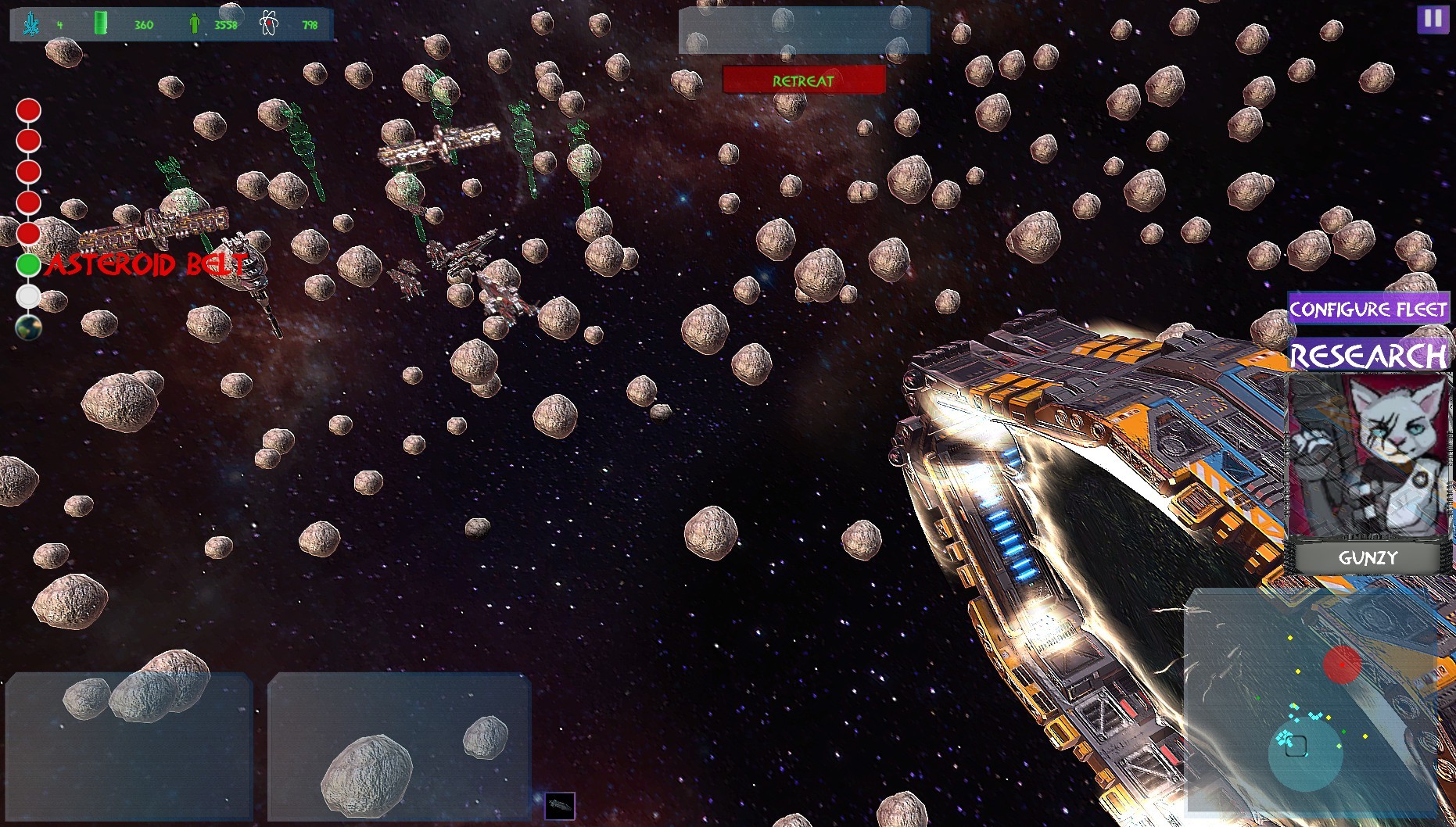The width and height of the screenshot is (1456, 827).
Task: Select the Earth planet location icon
Action: pos(29,328)
